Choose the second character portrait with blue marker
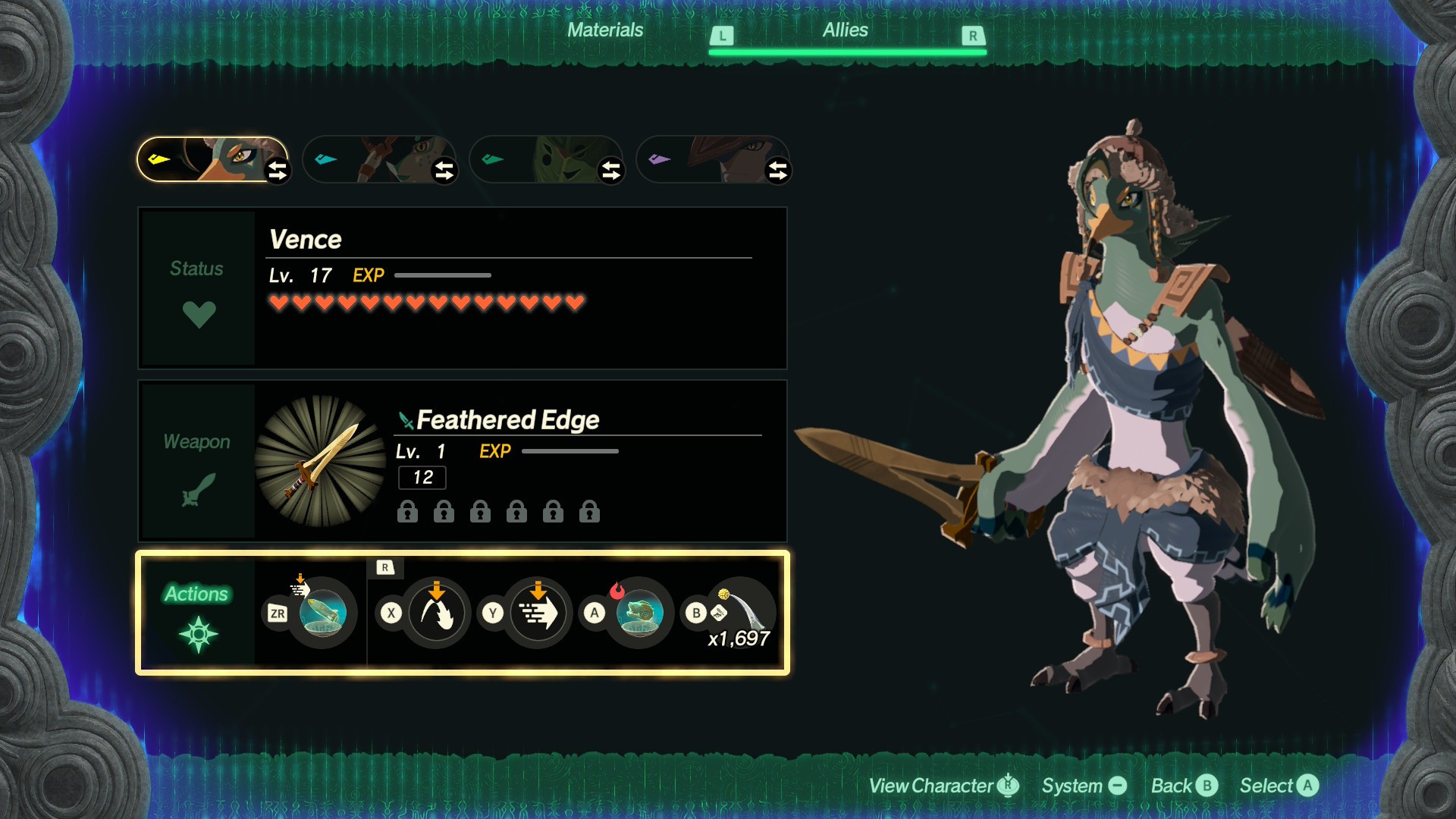The image size is (1456, 819). [x=379, y=159]
